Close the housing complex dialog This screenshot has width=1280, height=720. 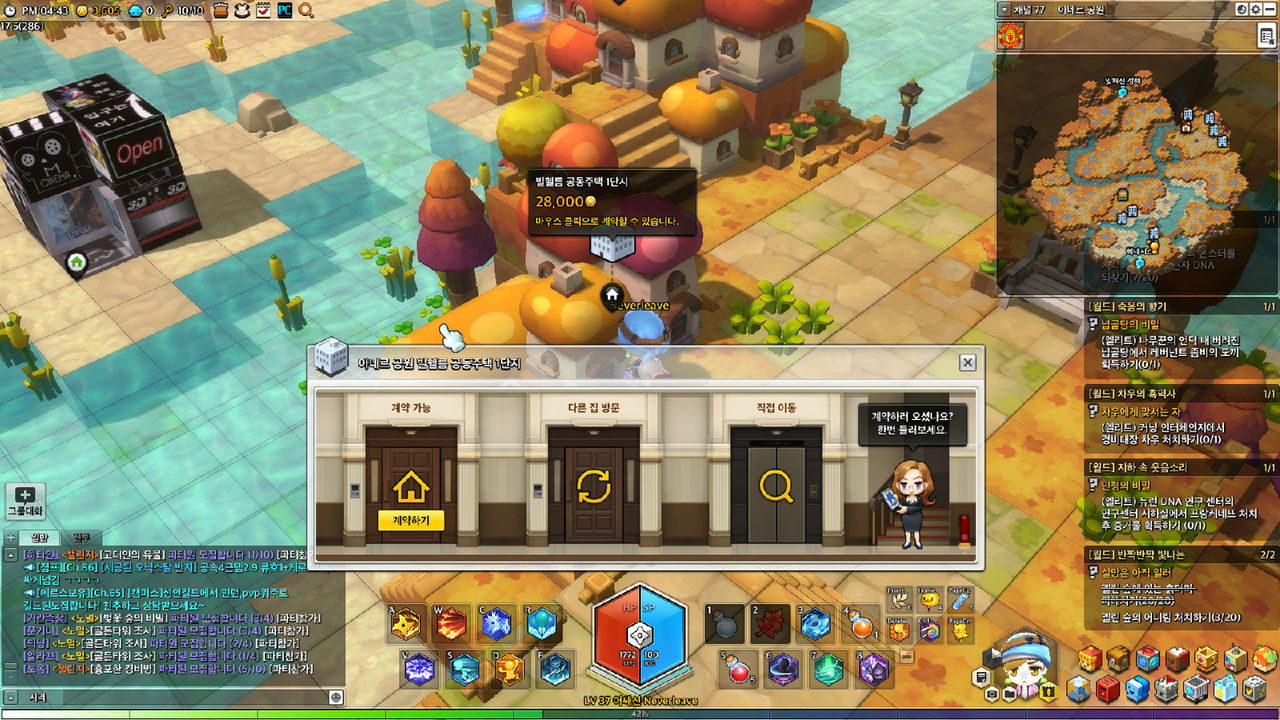967,363
